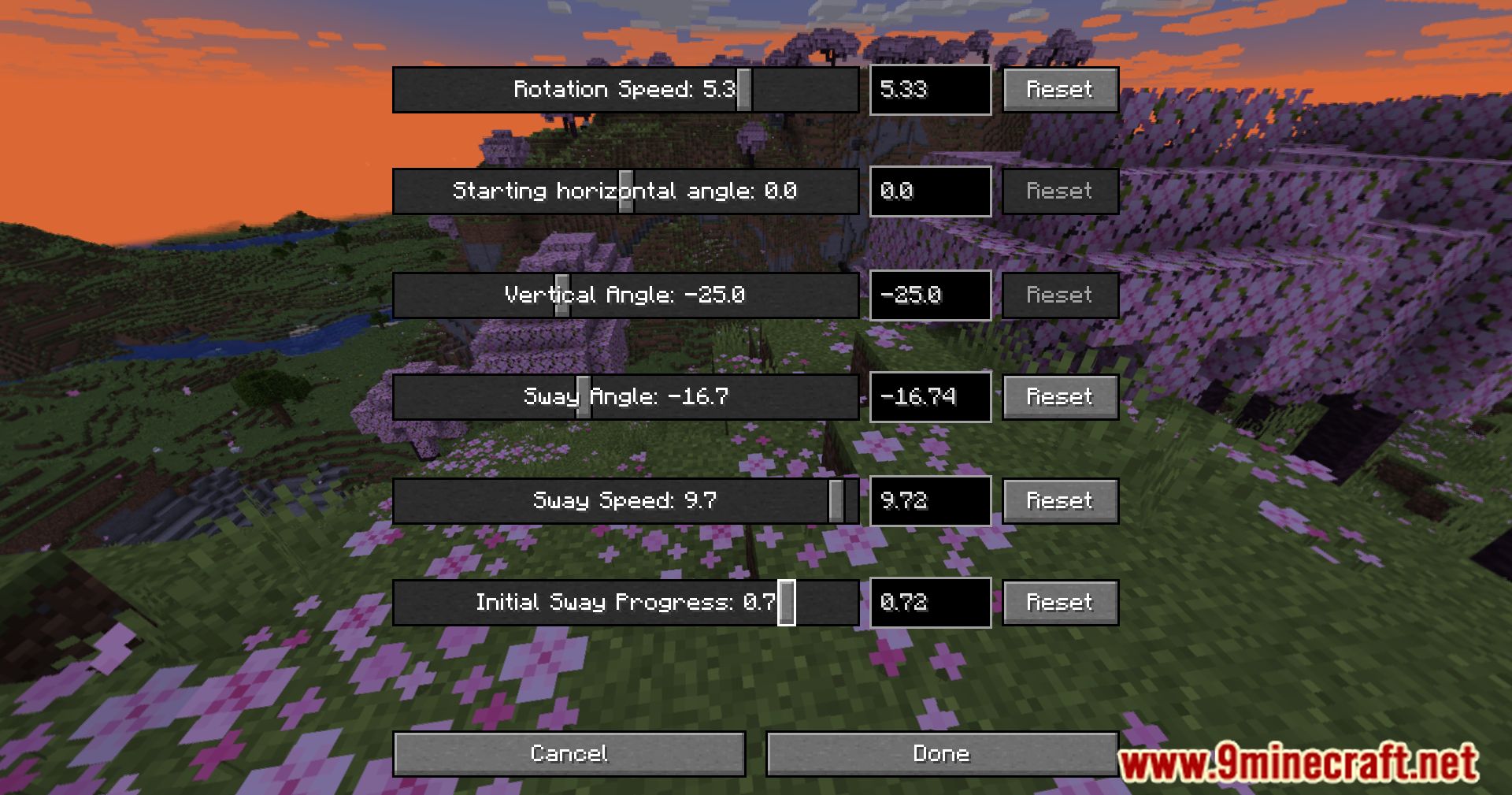Click the Starting horizontal angle value field
This screenshot has width=1512, height=795.
pyautogui.click(x=929, y=191)
